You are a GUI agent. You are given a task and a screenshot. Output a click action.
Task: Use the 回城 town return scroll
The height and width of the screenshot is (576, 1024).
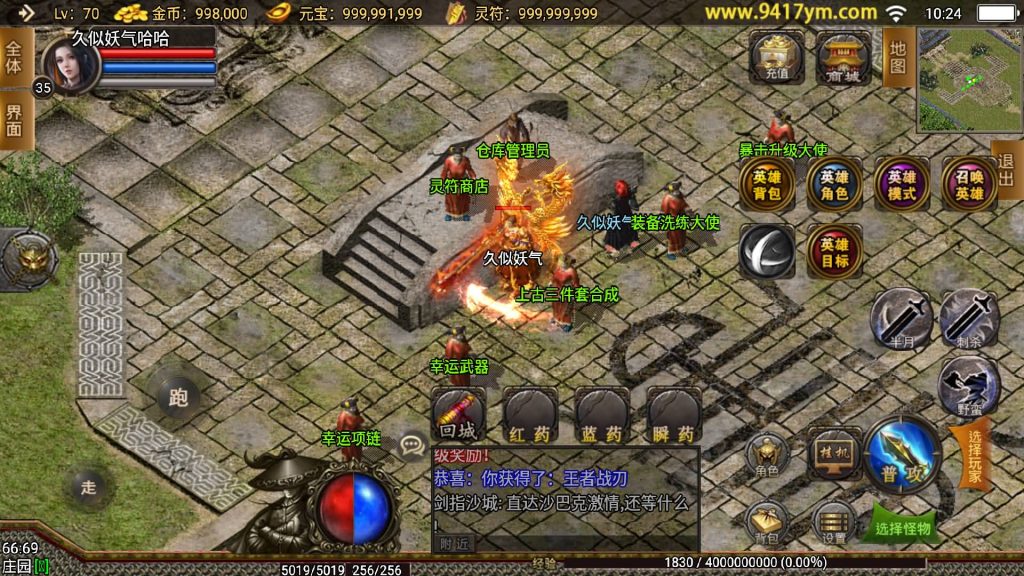tap(458, 415)
